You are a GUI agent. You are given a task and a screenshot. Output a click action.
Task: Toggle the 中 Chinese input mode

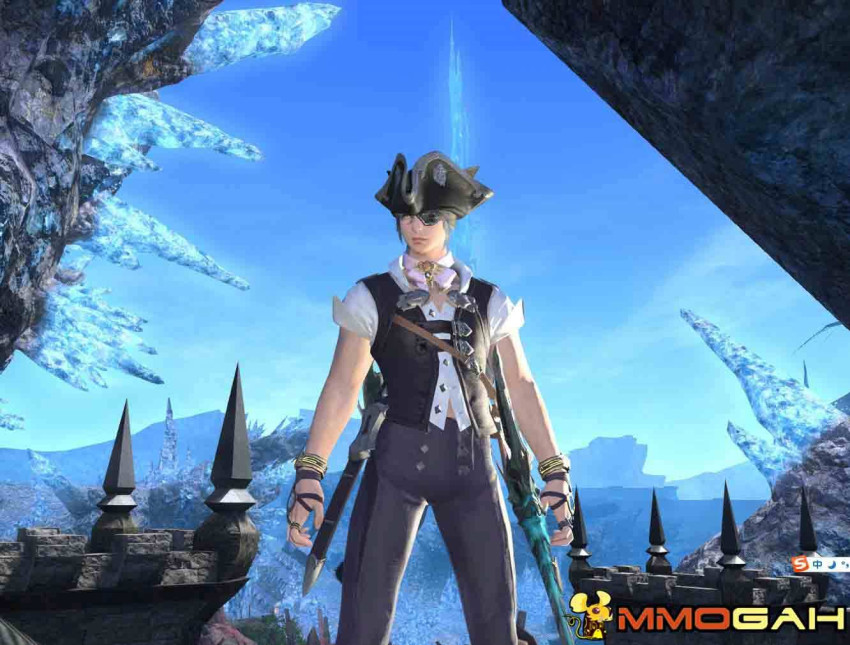(x=815, y=564)
